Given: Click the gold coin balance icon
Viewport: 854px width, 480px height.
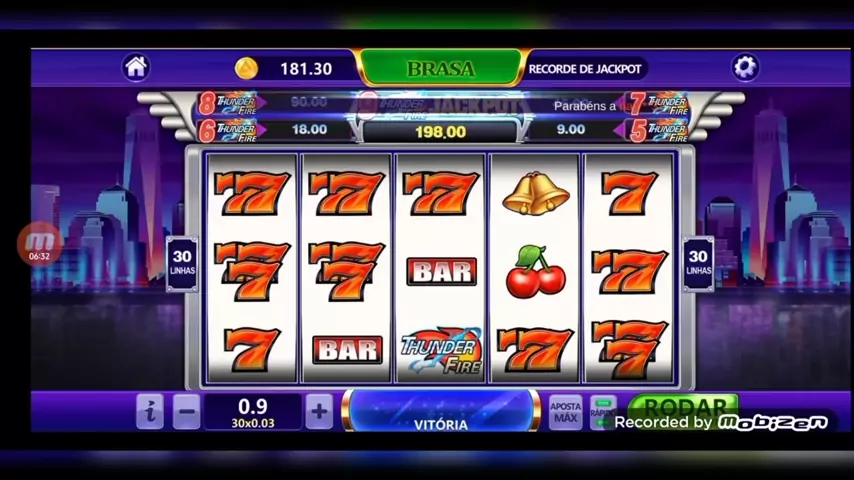Looking at the screenshot, I should (x=246, y=68).
